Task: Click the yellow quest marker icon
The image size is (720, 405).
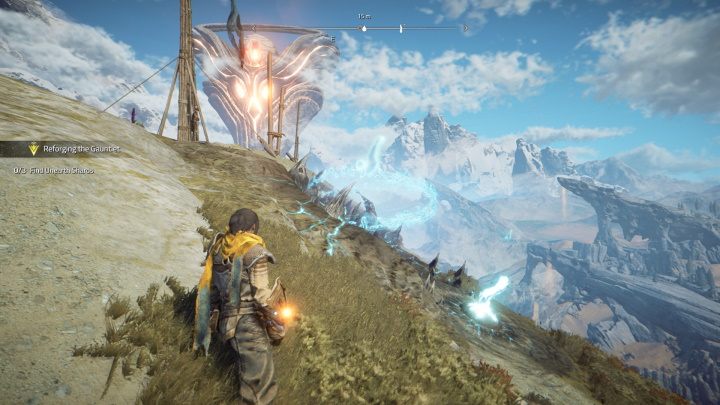Action: click(x=33, y=148)
